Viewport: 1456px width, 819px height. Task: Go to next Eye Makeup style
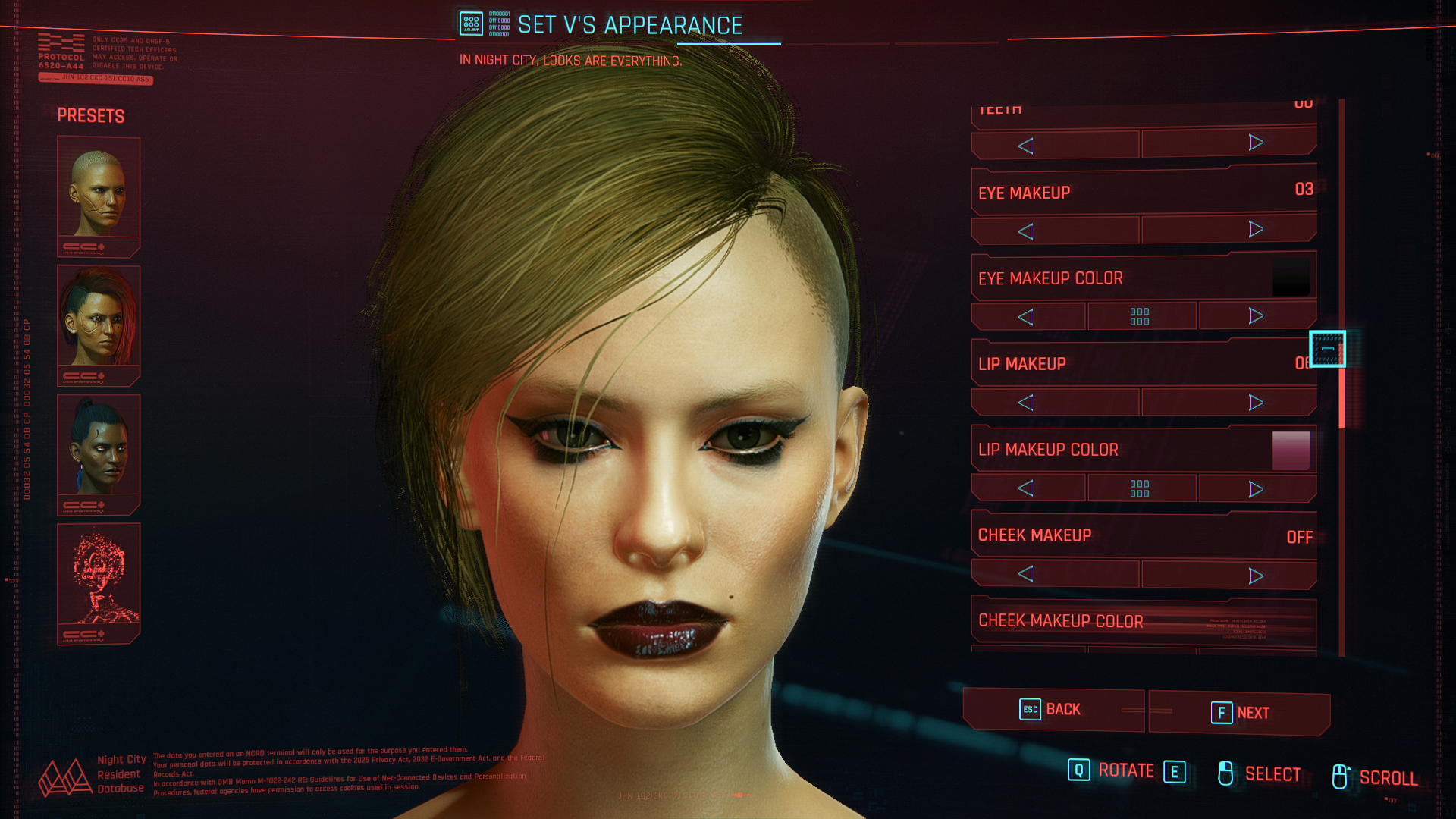point(1256,230)
